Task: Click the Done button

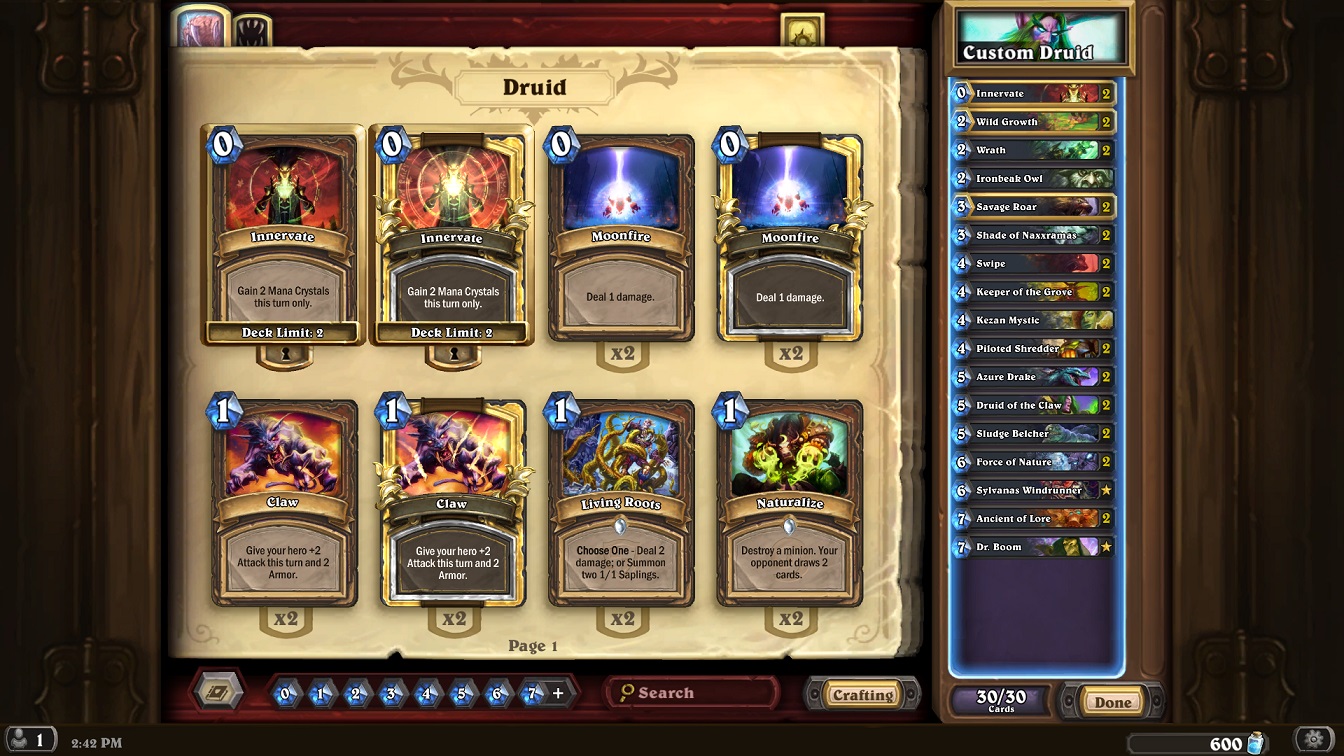Action: 1112,702
